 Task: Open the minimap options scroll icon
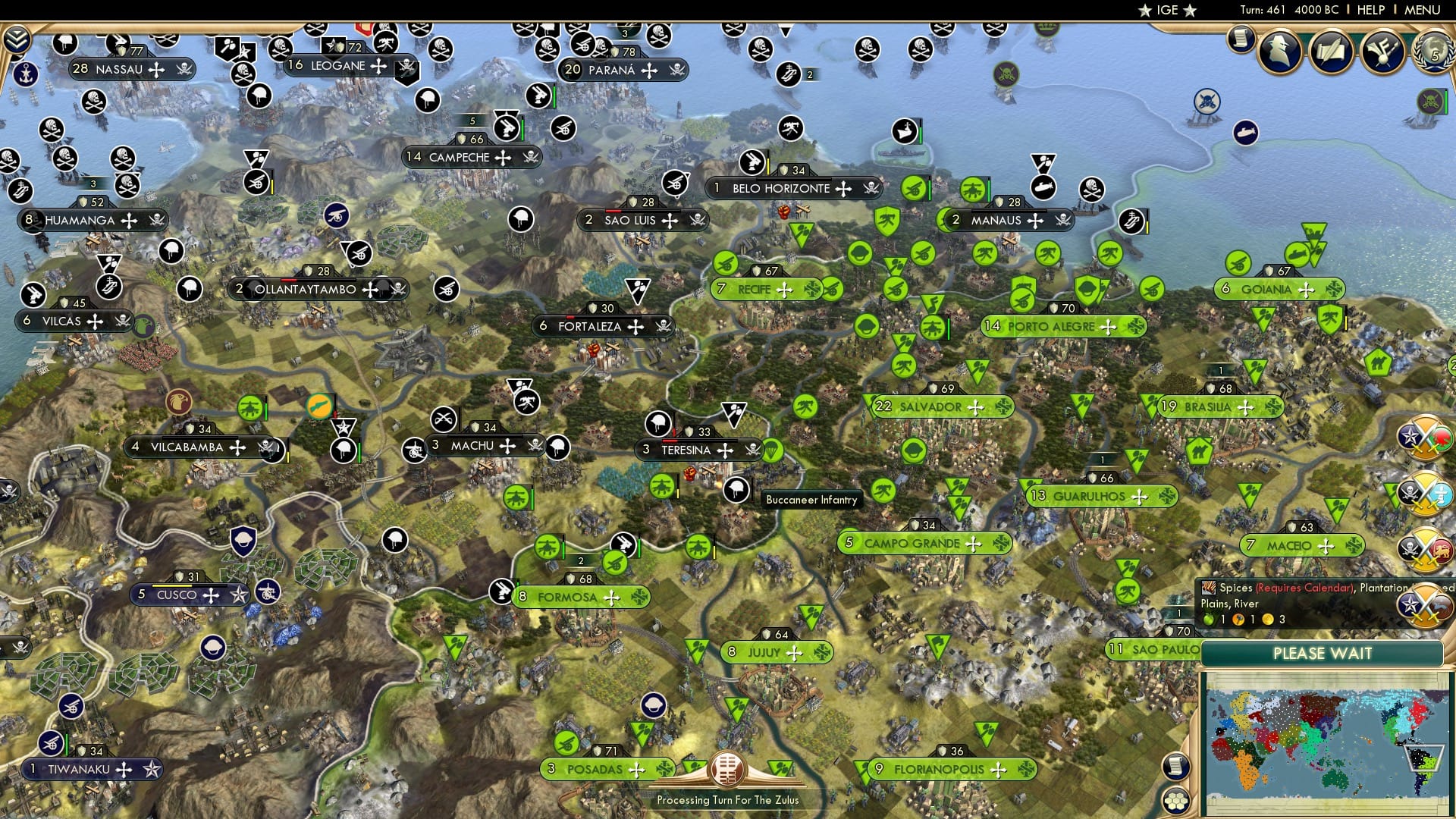1176,766
